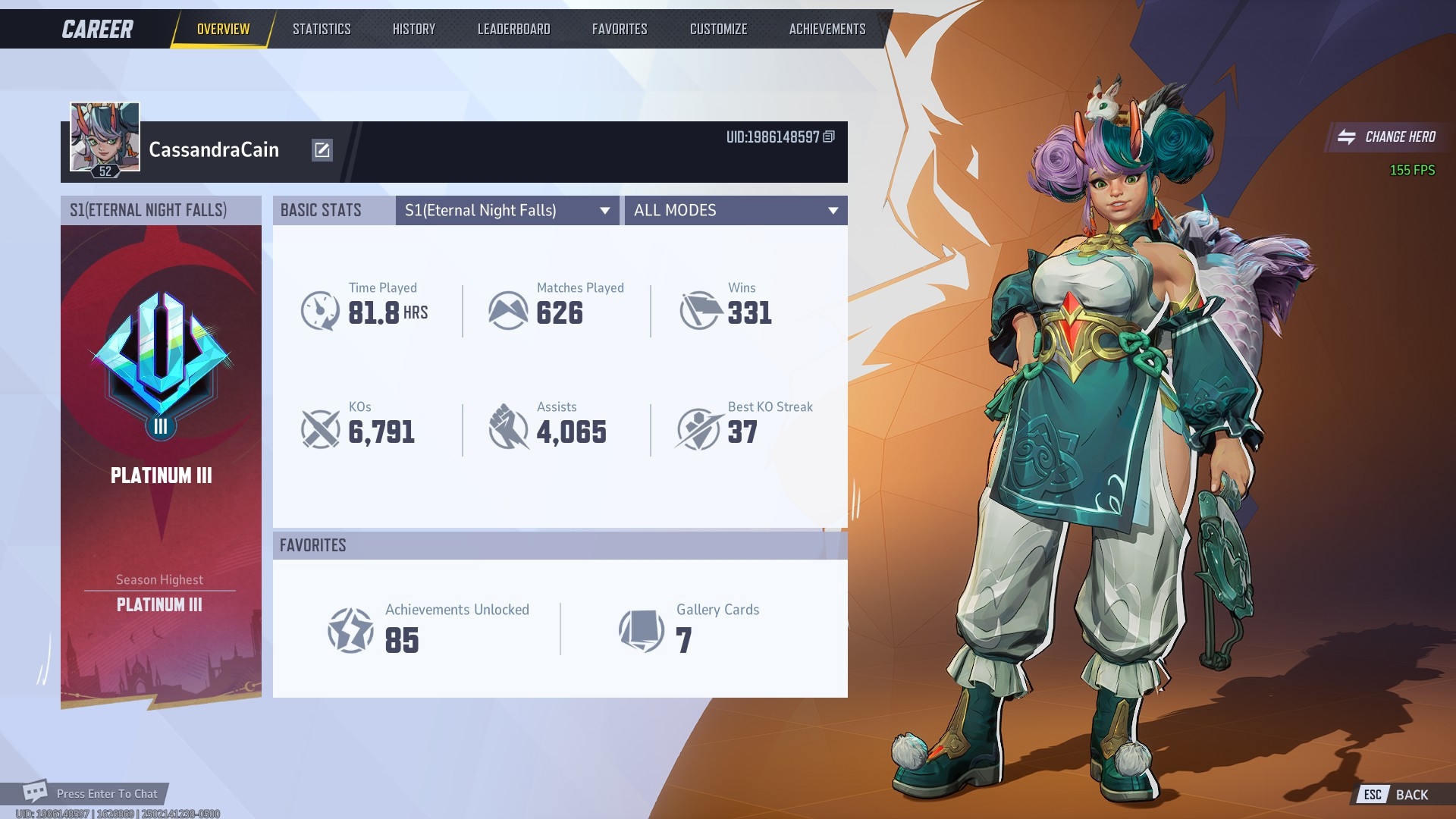Open the History tab

click(414, 29)
